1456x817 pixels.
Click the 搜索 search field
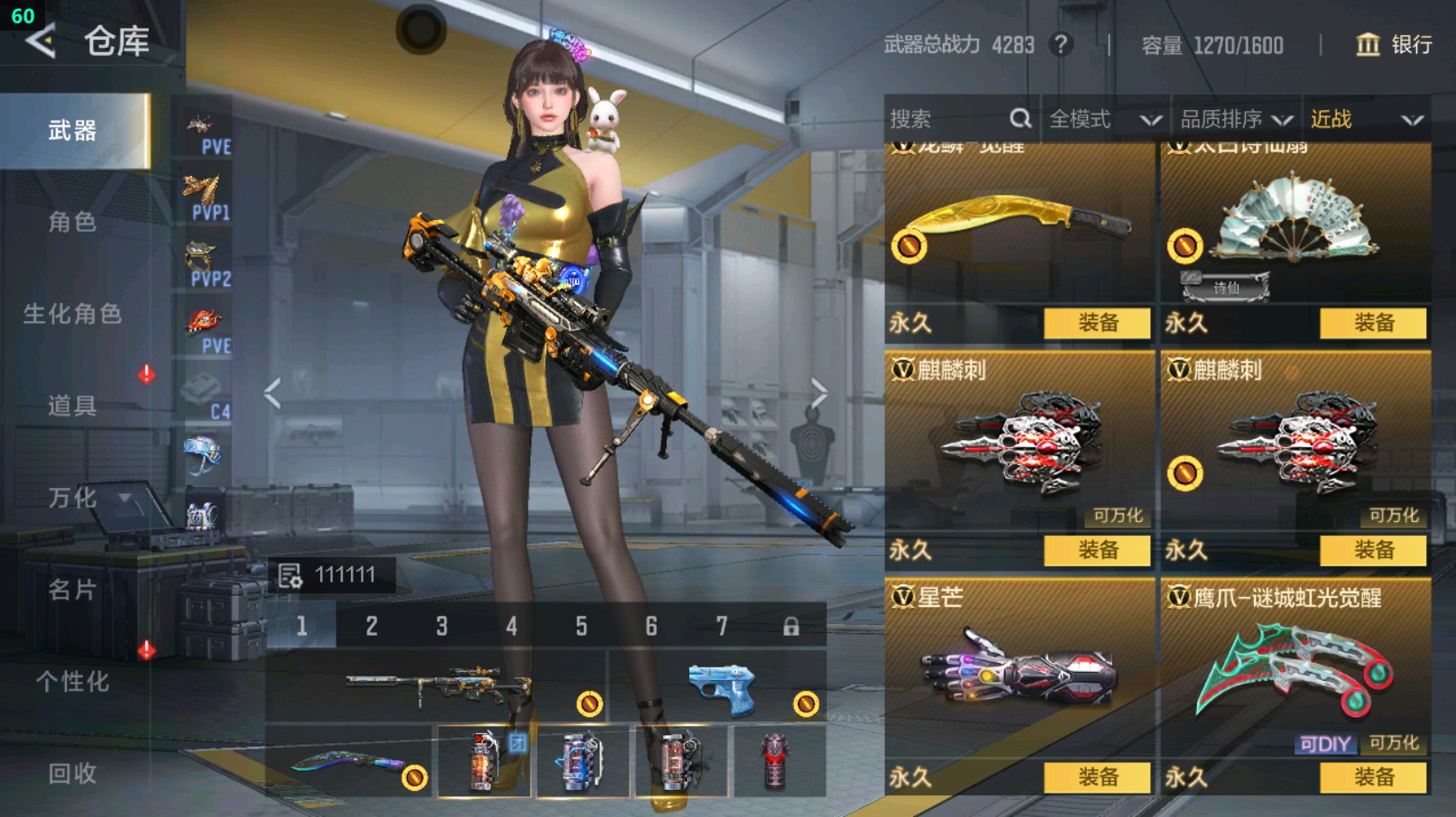pos(947,119)
